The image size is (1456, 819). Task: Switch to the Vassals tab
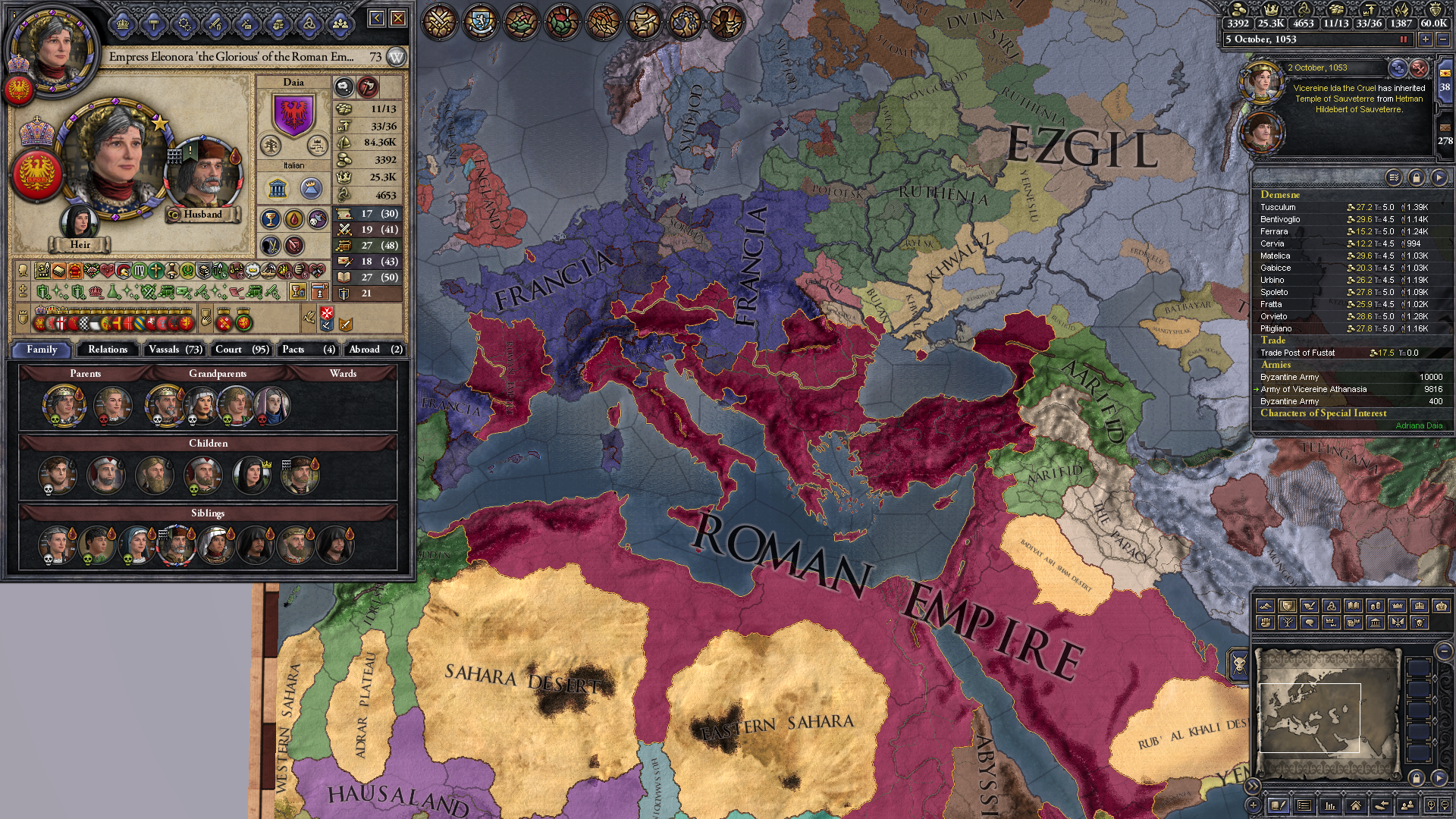174,350
